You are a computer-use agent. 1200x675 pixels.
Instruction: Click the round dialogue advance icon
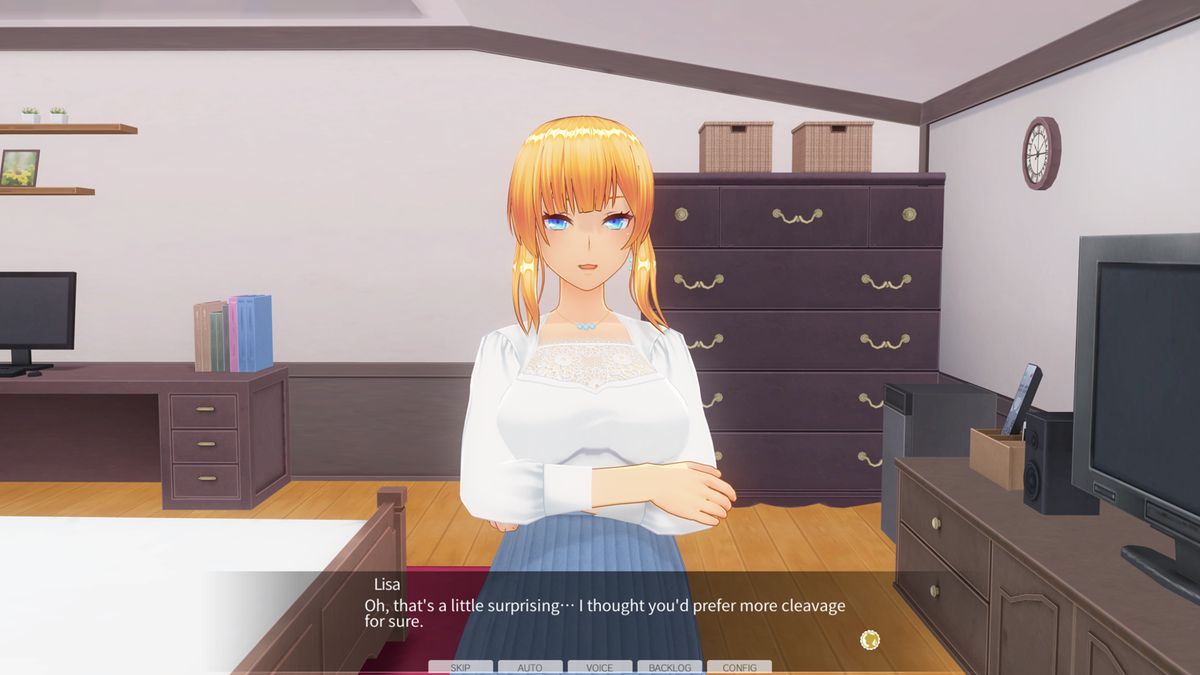(x=870, y=639)
